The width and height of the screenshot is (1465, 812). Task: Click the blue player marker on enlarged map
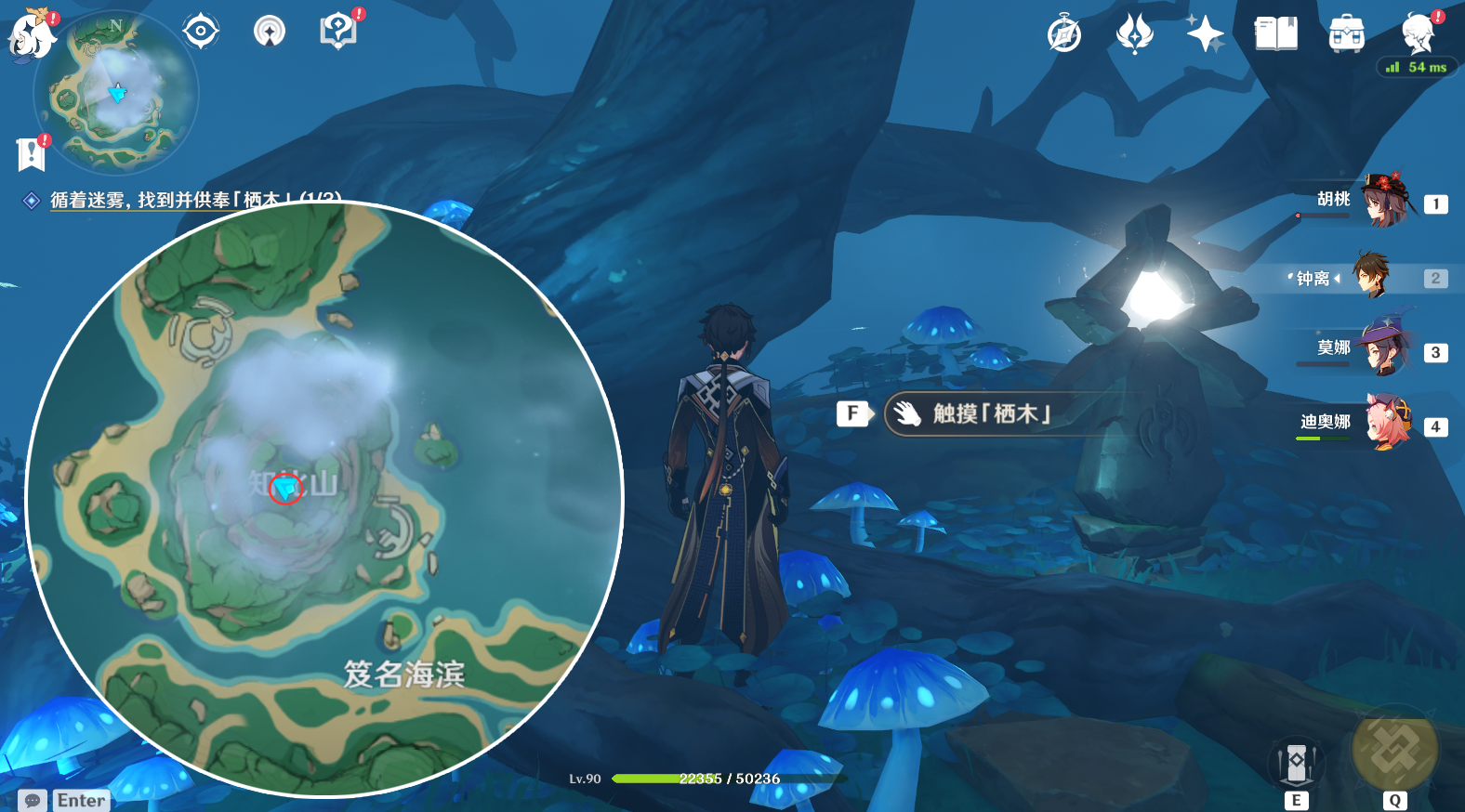coord(285,487)
